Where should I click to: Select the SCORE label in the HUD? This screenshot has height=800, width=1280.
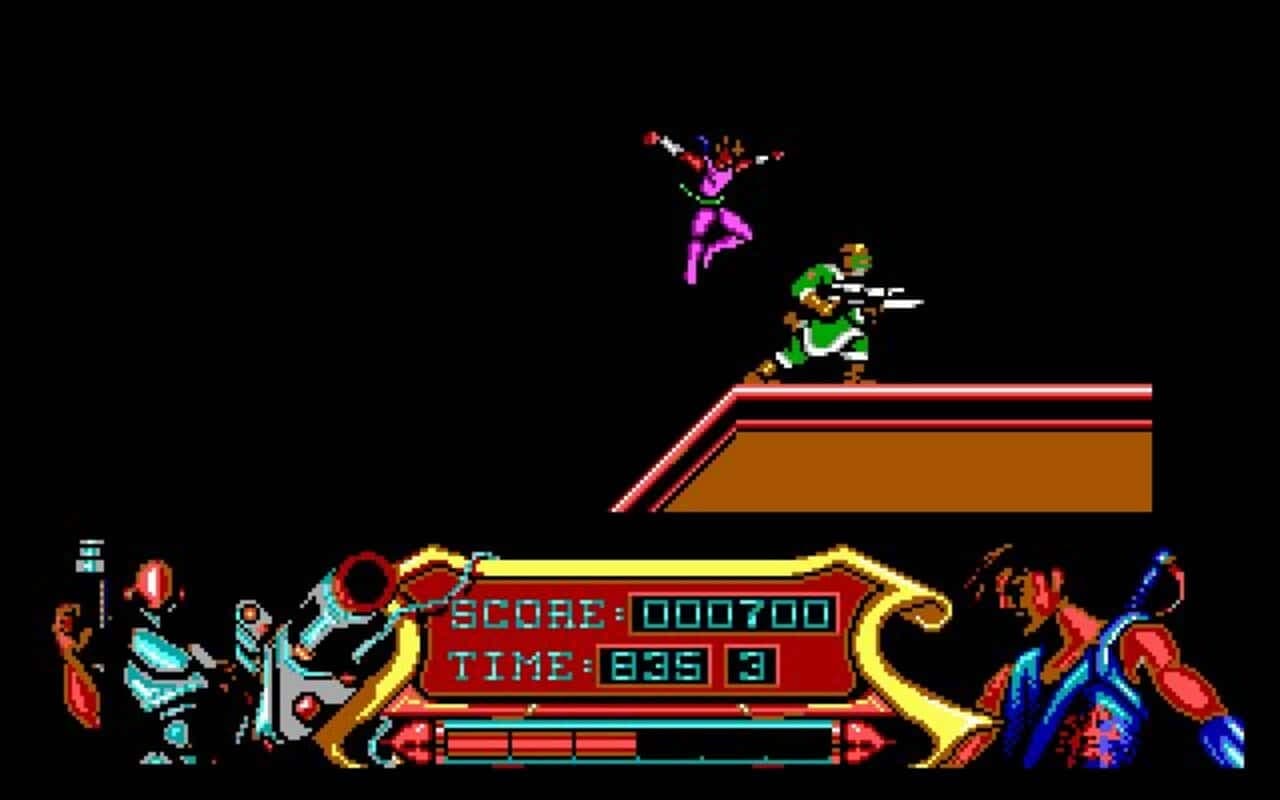[x=525, y=612]
